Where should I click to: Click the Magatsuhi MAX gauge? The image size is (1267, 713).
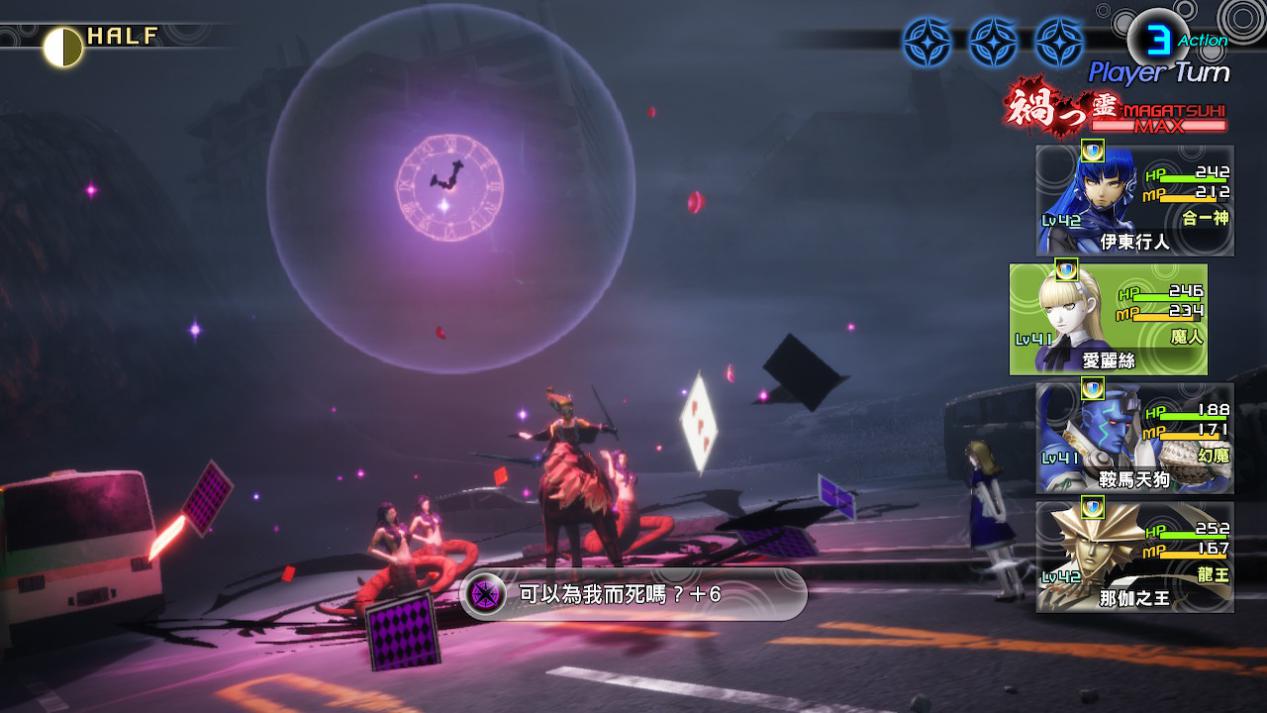[x=1158, y=119]
